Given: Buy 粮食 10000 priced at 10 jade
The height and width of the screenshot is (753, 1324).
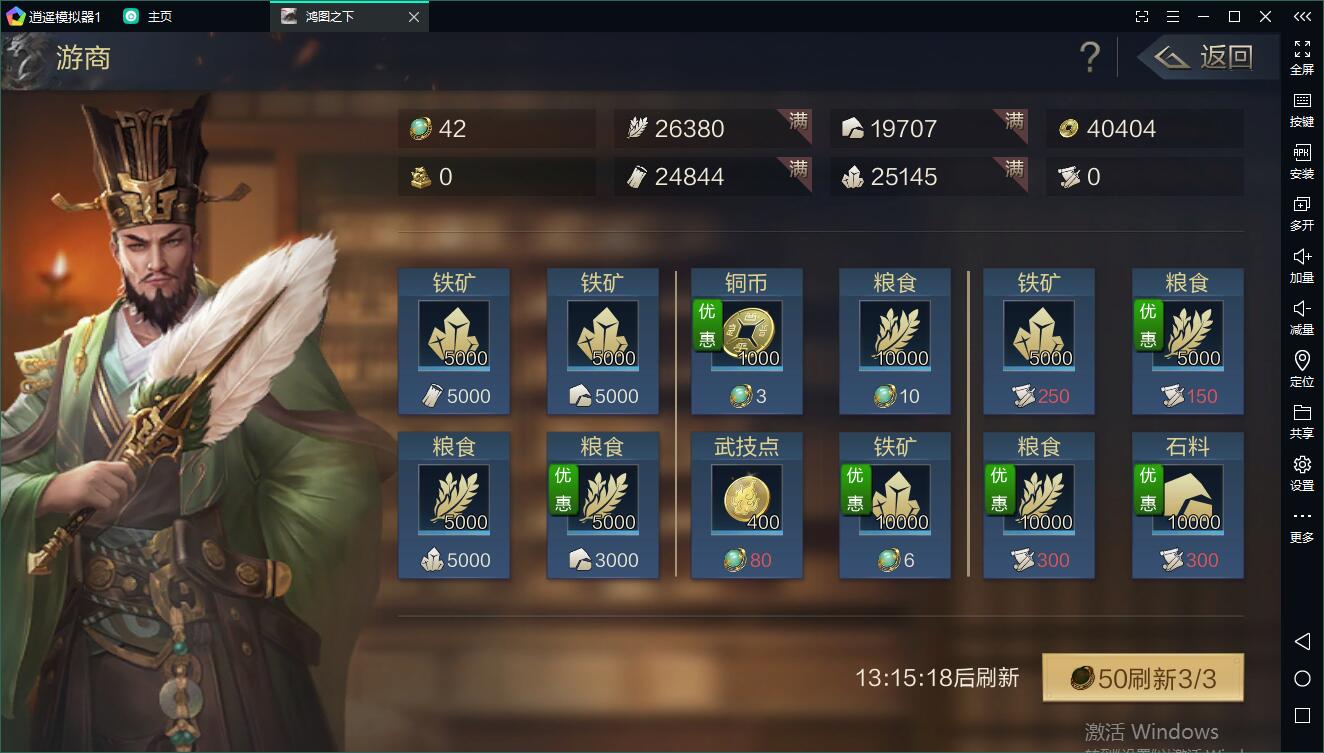Looking at the screenshot, I should [894, 340].
